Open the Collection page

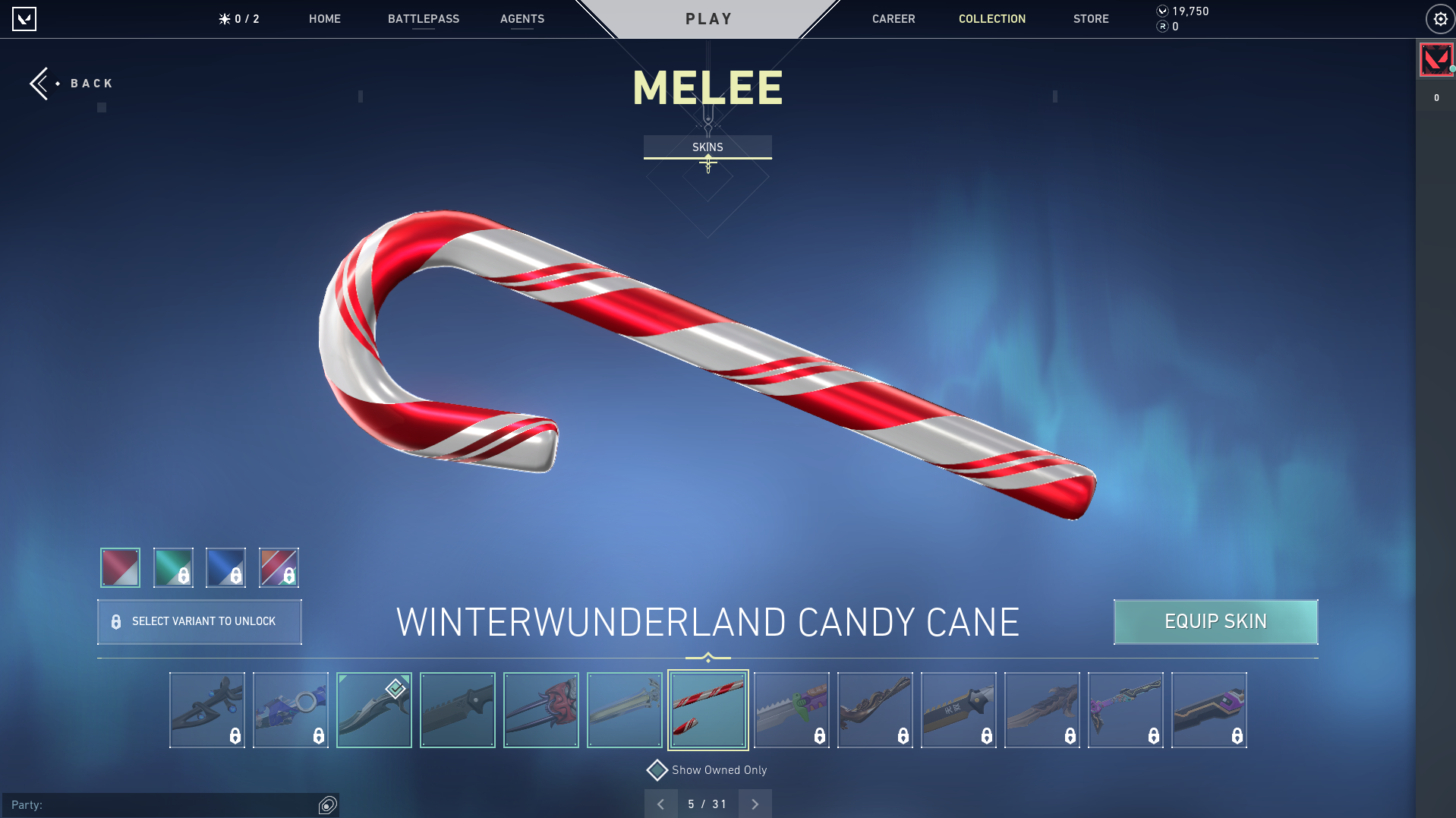991,19
